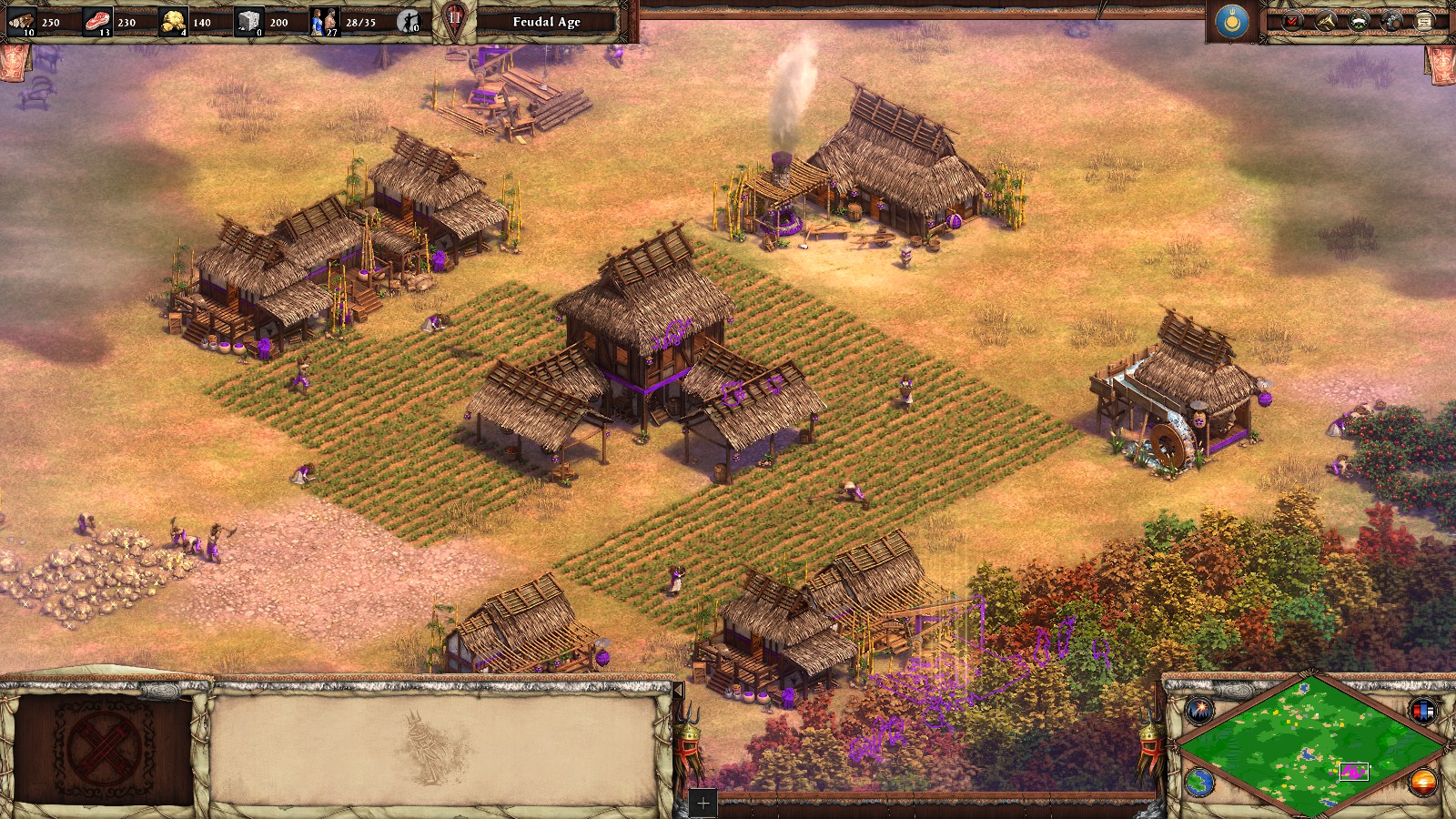The height and width of the screenshot is (819, 1456).
Task: Click the Feudal Age shield emblem
Action: click(x=454, y=21)
